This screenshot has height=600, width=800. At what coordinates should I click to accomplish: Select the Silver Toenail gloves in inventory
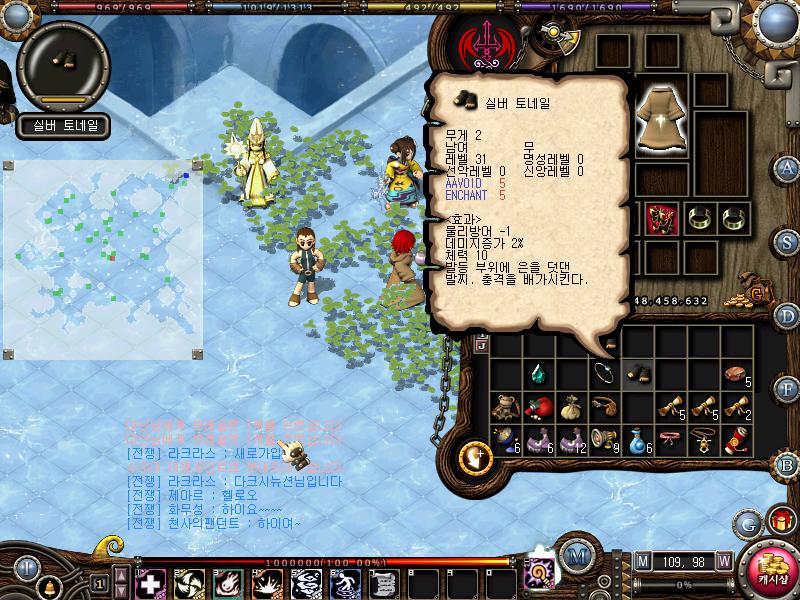[x=637, y=375]
